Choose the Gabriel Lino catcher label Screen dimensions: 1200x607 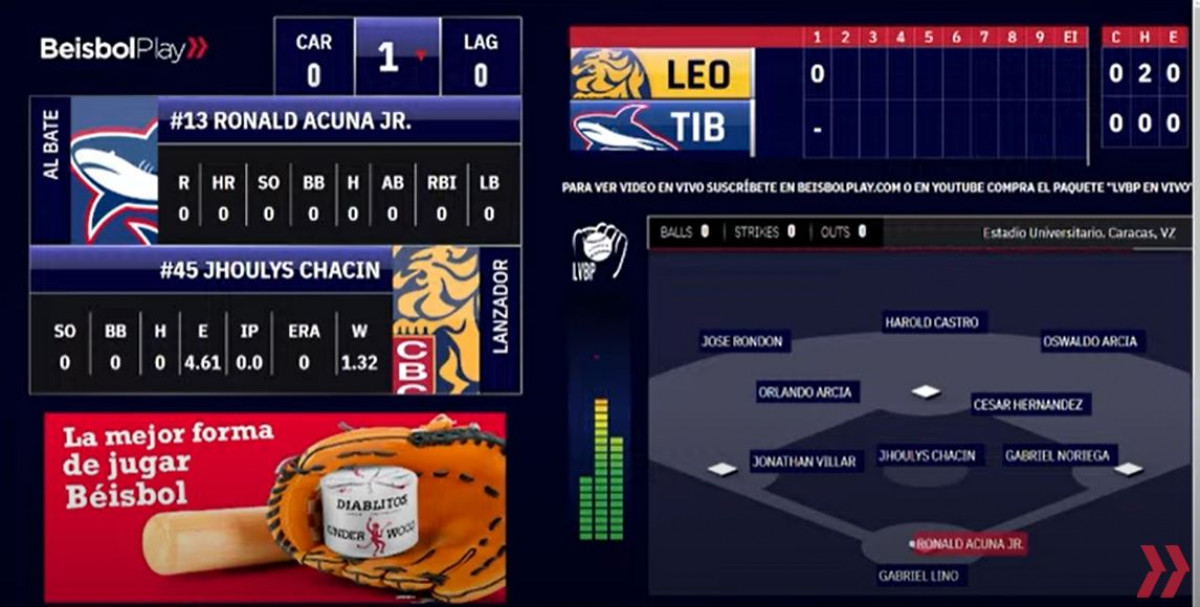tap(918, 575)
